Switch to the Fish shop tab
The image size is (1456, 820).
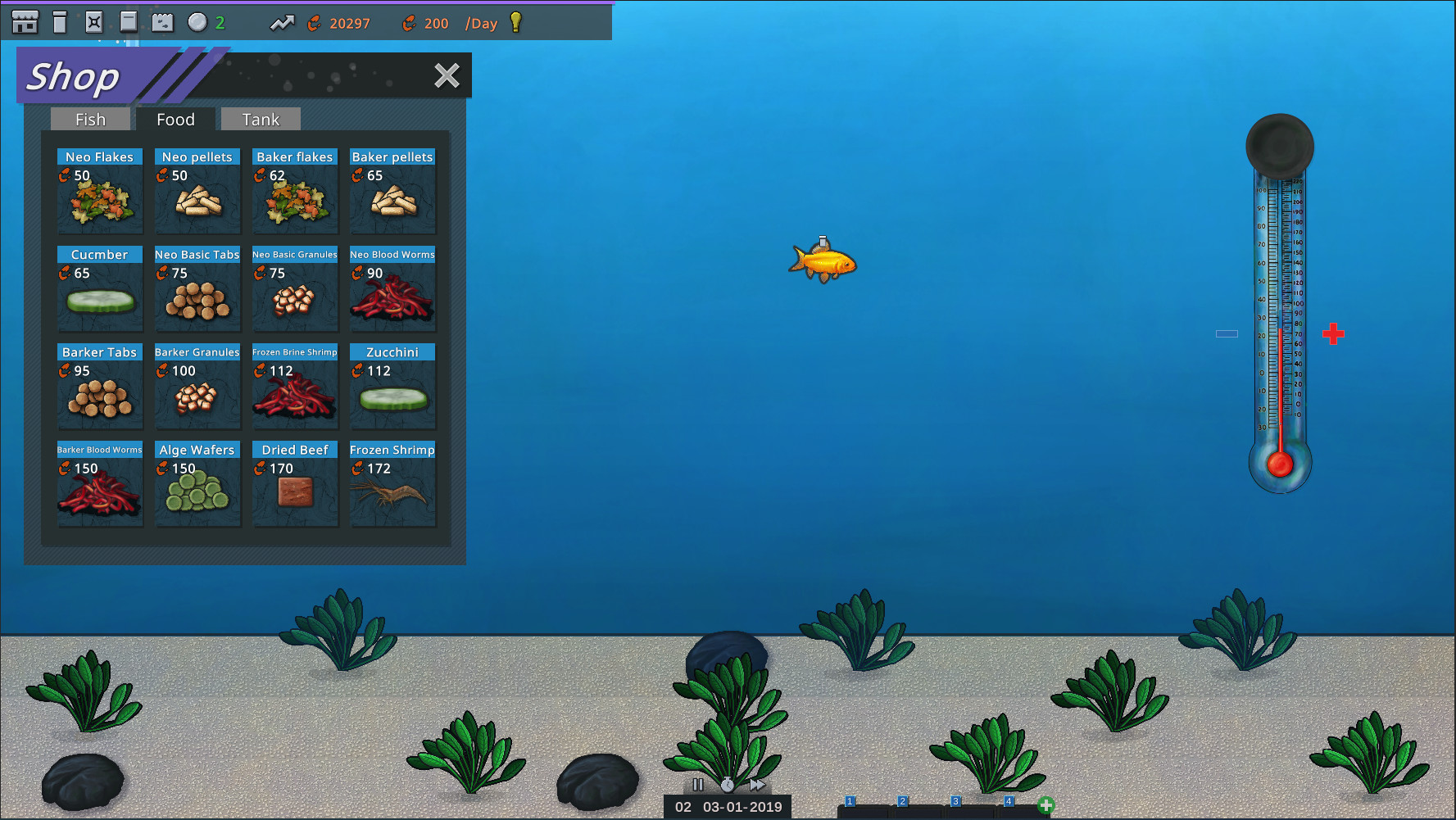(x=90, y=119)
